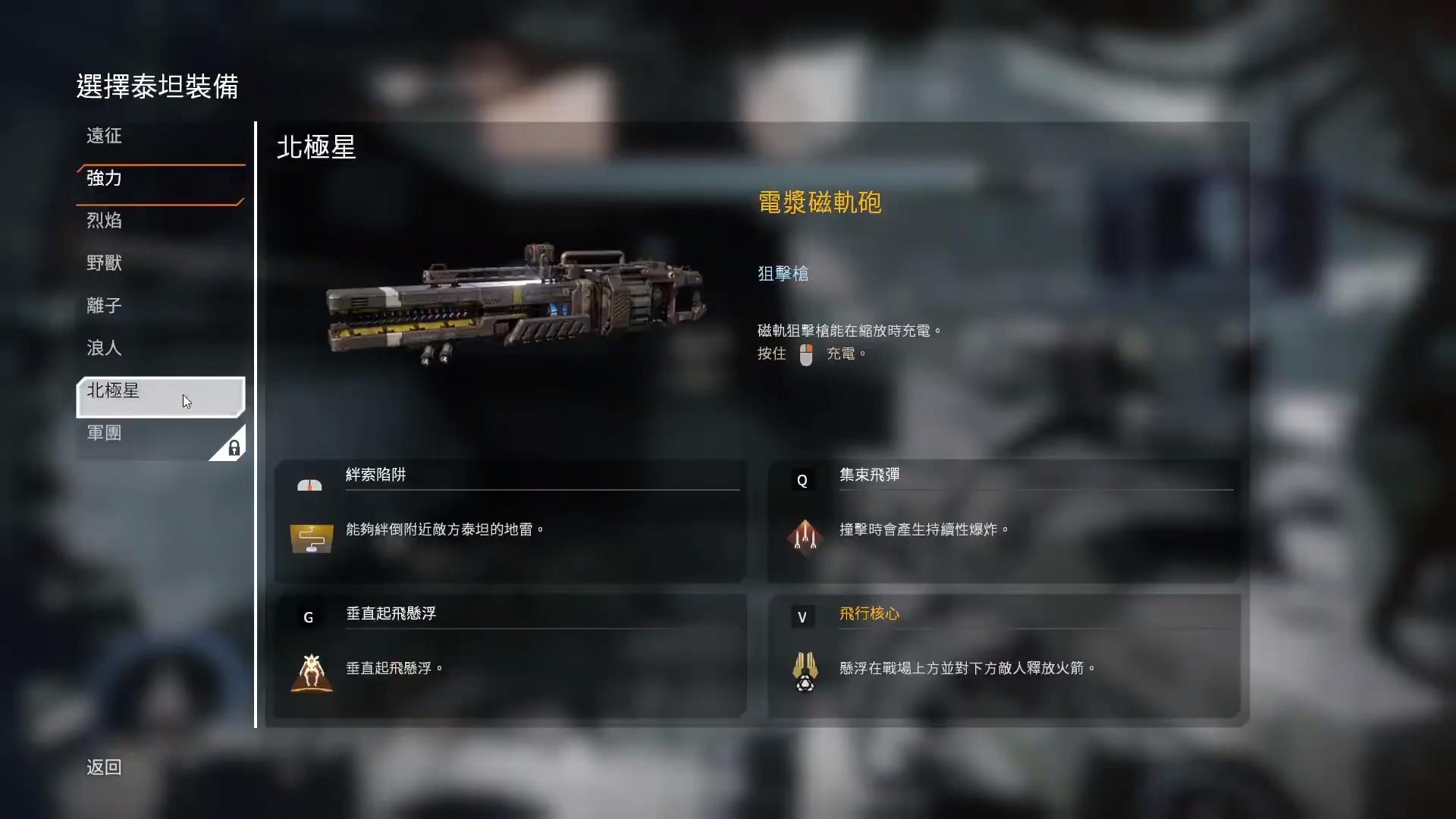The height and width of the screenshot is (819, 1456).
Task: Switch to the 烈焰 loadout tab
Action: pos(104,220)
